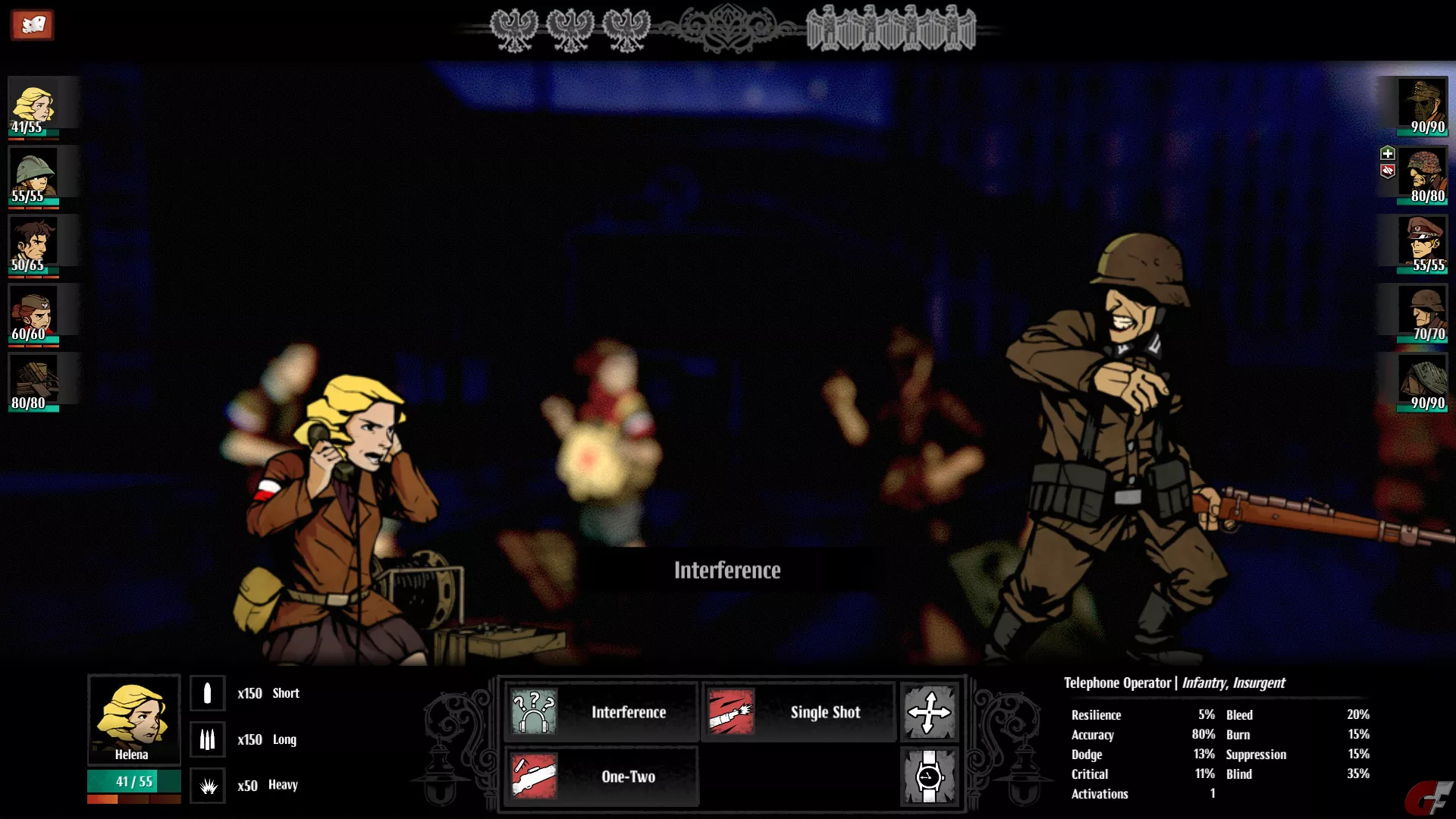Open the red flag menu button
This screenshot has height=819, width=1456.
32,25
